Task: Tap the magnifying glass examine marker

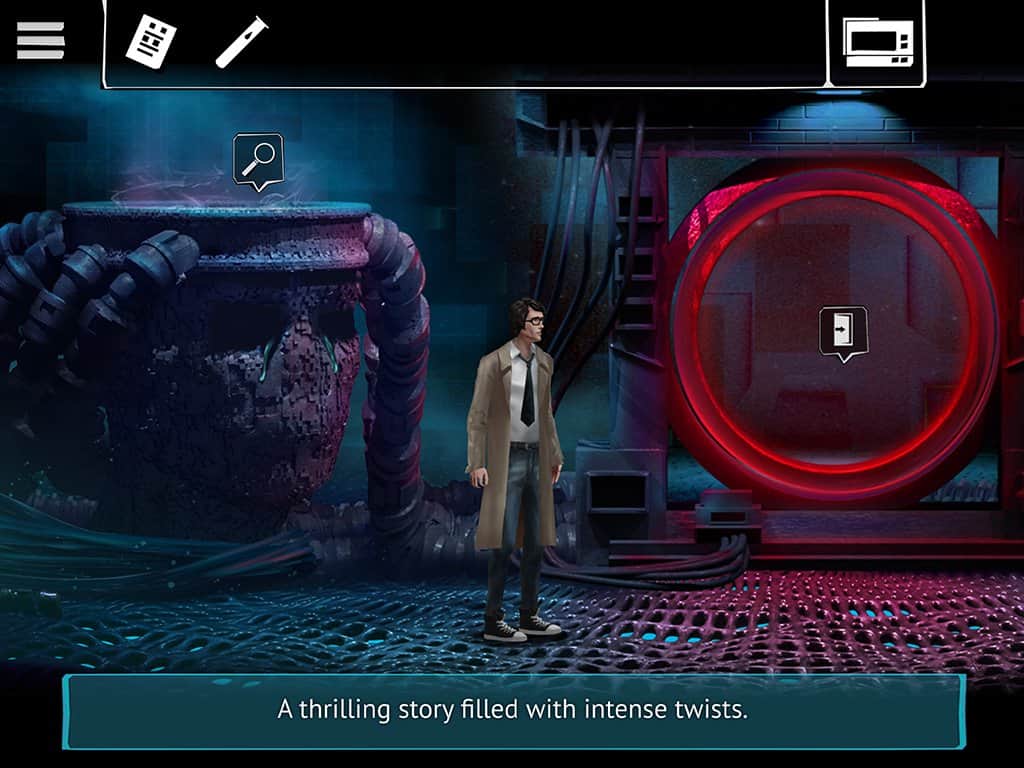Action: point(258,158)
